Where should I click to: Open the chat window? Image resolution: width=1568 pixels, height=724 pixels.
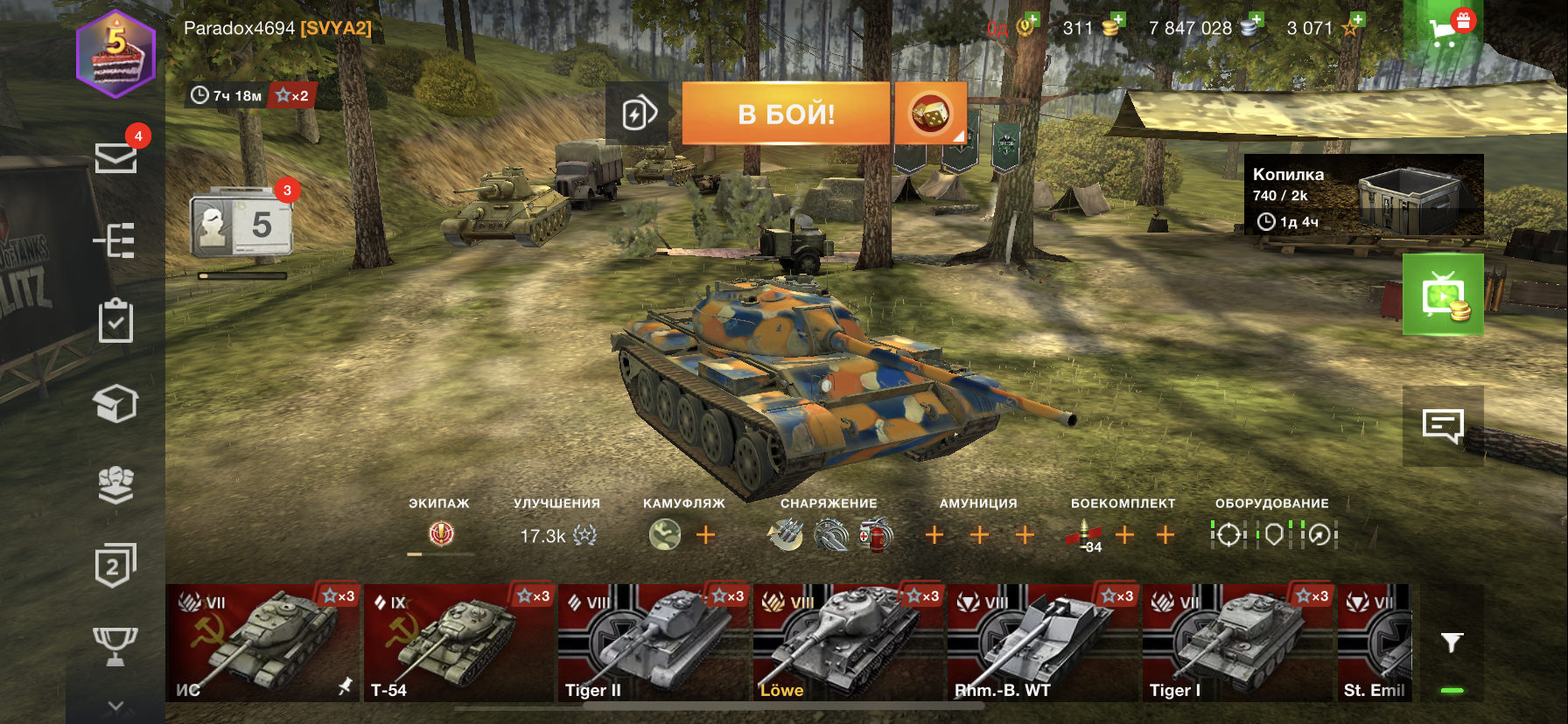(x=1443, y=426)
